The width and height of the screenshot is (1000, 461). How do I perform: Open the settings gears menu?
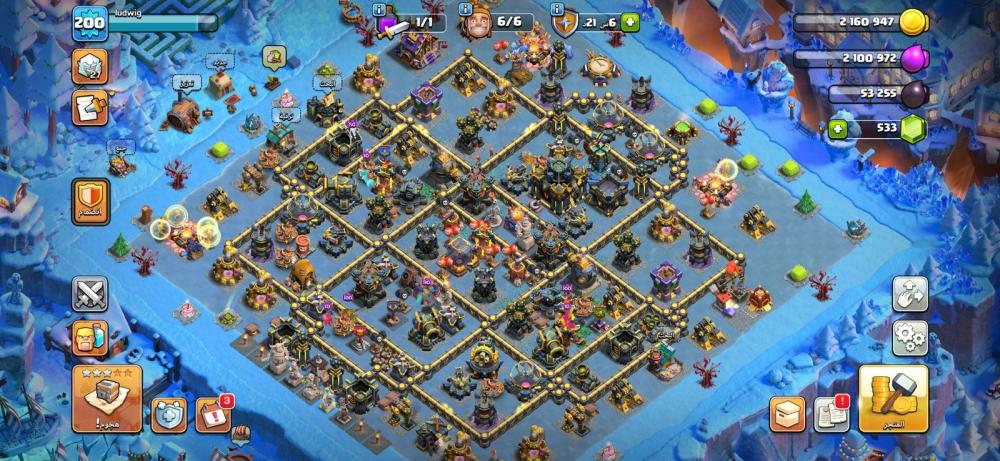[910, 335]
